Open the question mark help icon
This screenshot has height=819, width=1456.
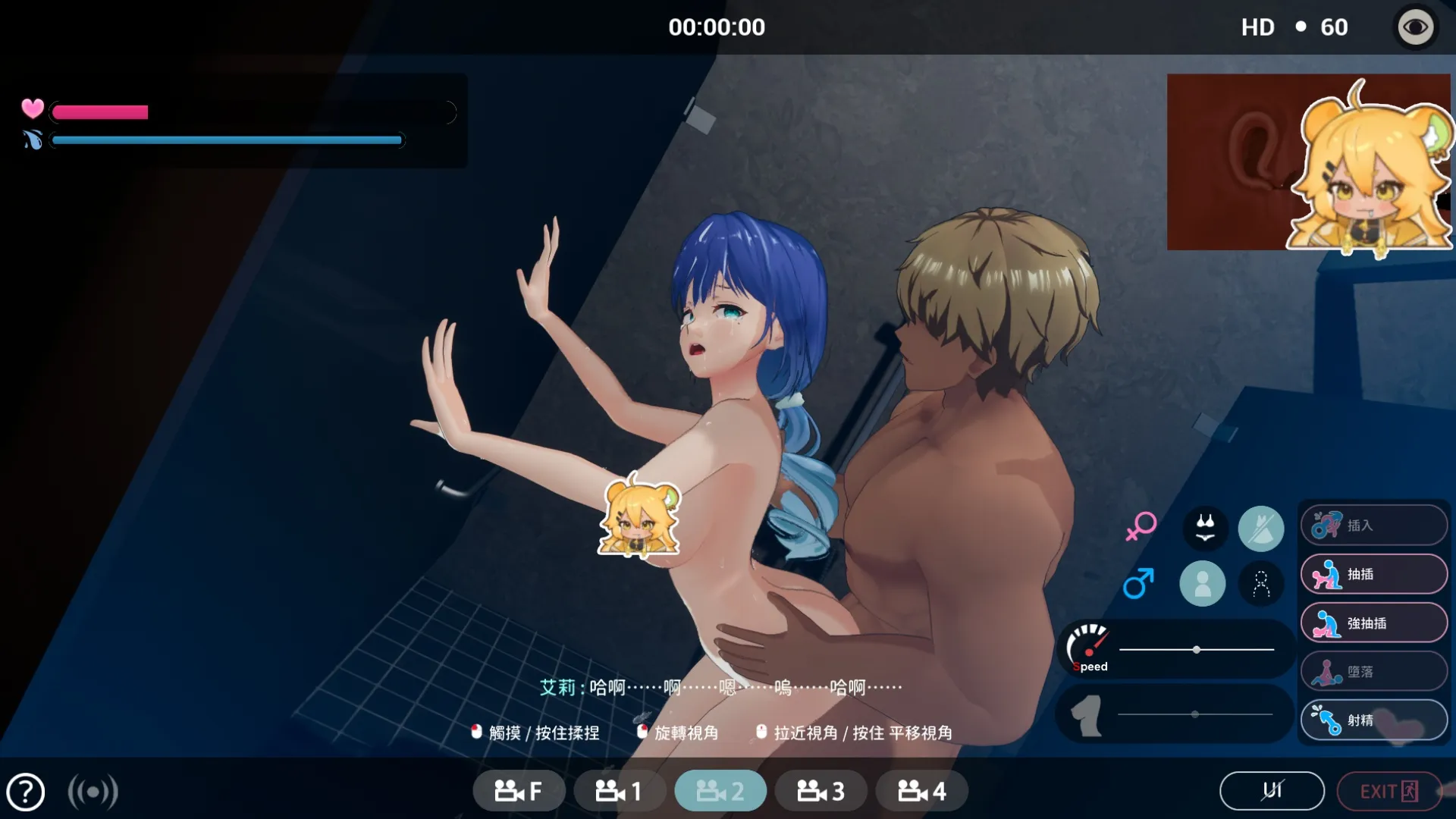coord(26,792)
